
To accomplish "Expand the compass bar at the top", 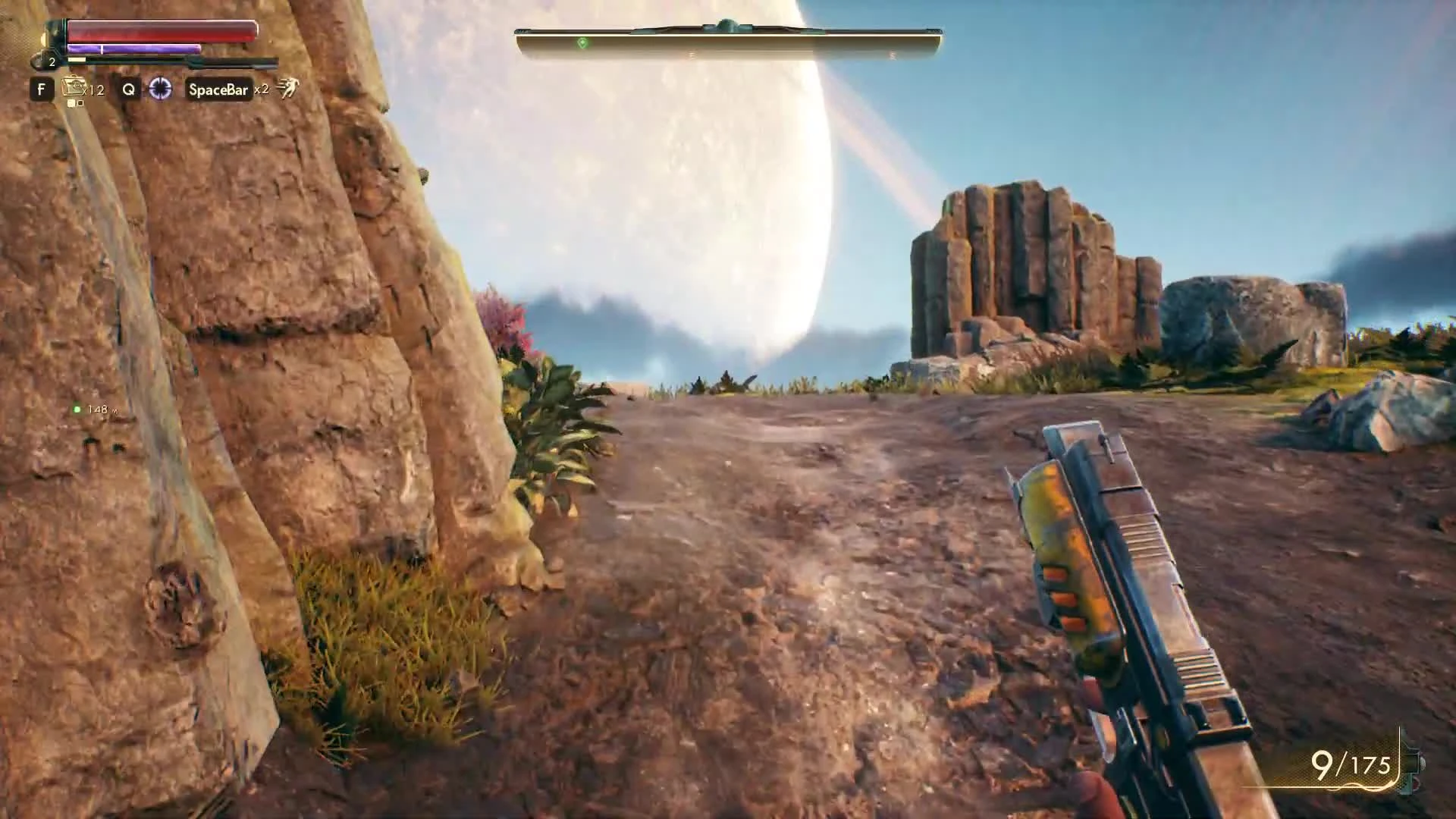I will coord(728,36).
